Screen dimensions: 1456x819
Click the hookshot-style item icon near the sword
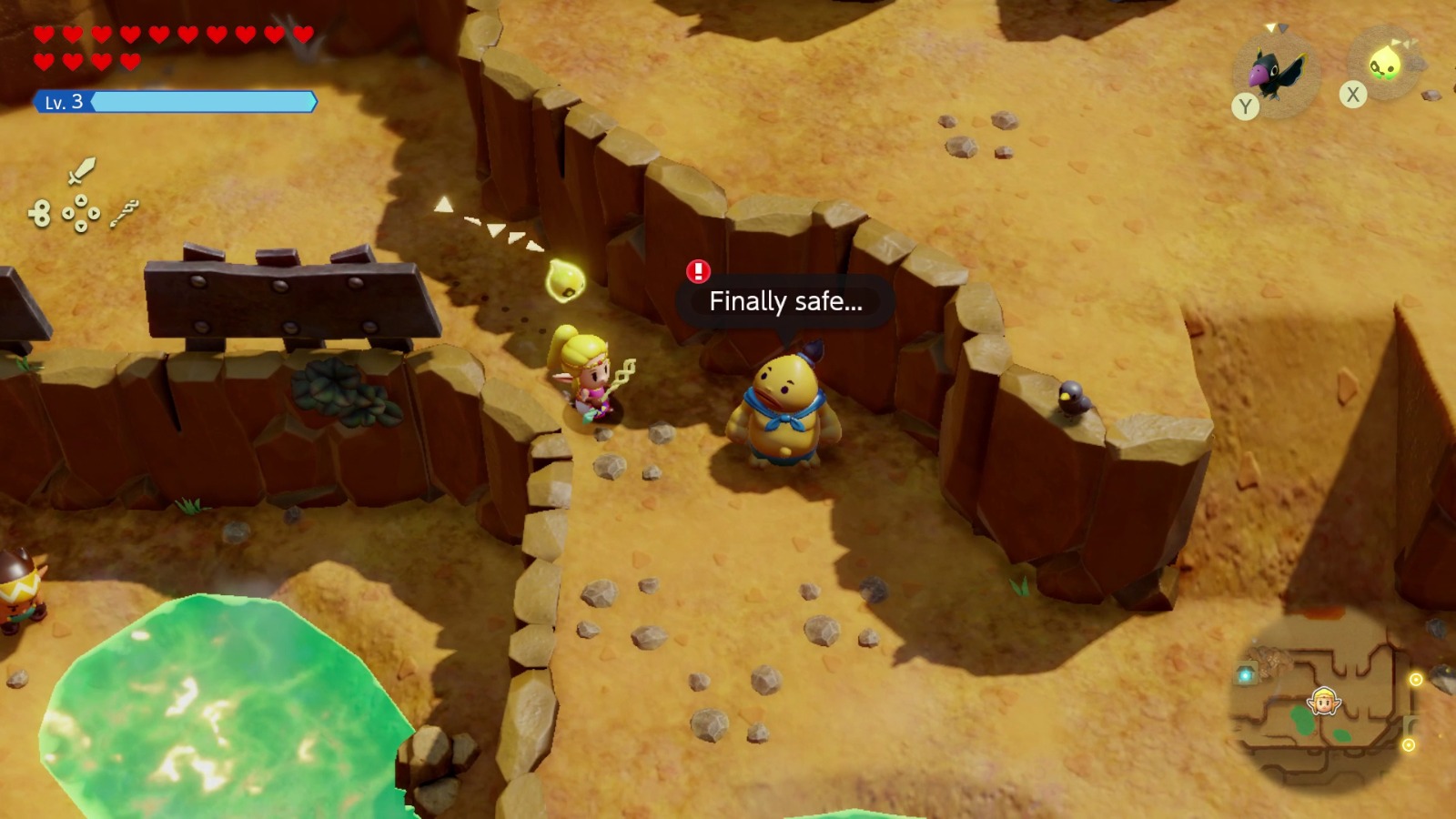[126, 215]
